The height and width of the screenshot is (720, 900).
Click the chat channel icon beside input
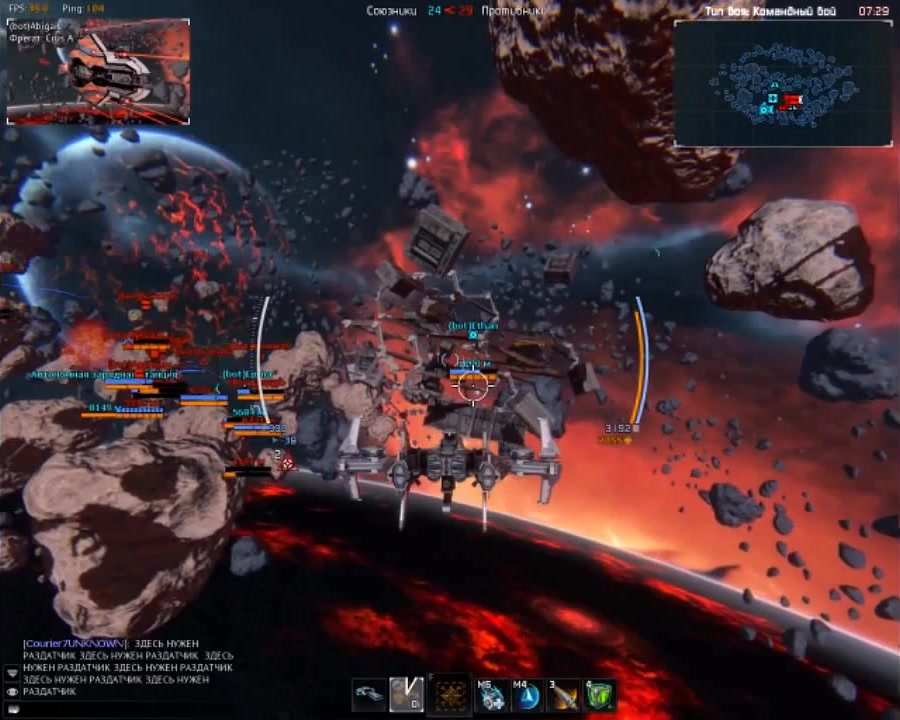coord(12,708)
